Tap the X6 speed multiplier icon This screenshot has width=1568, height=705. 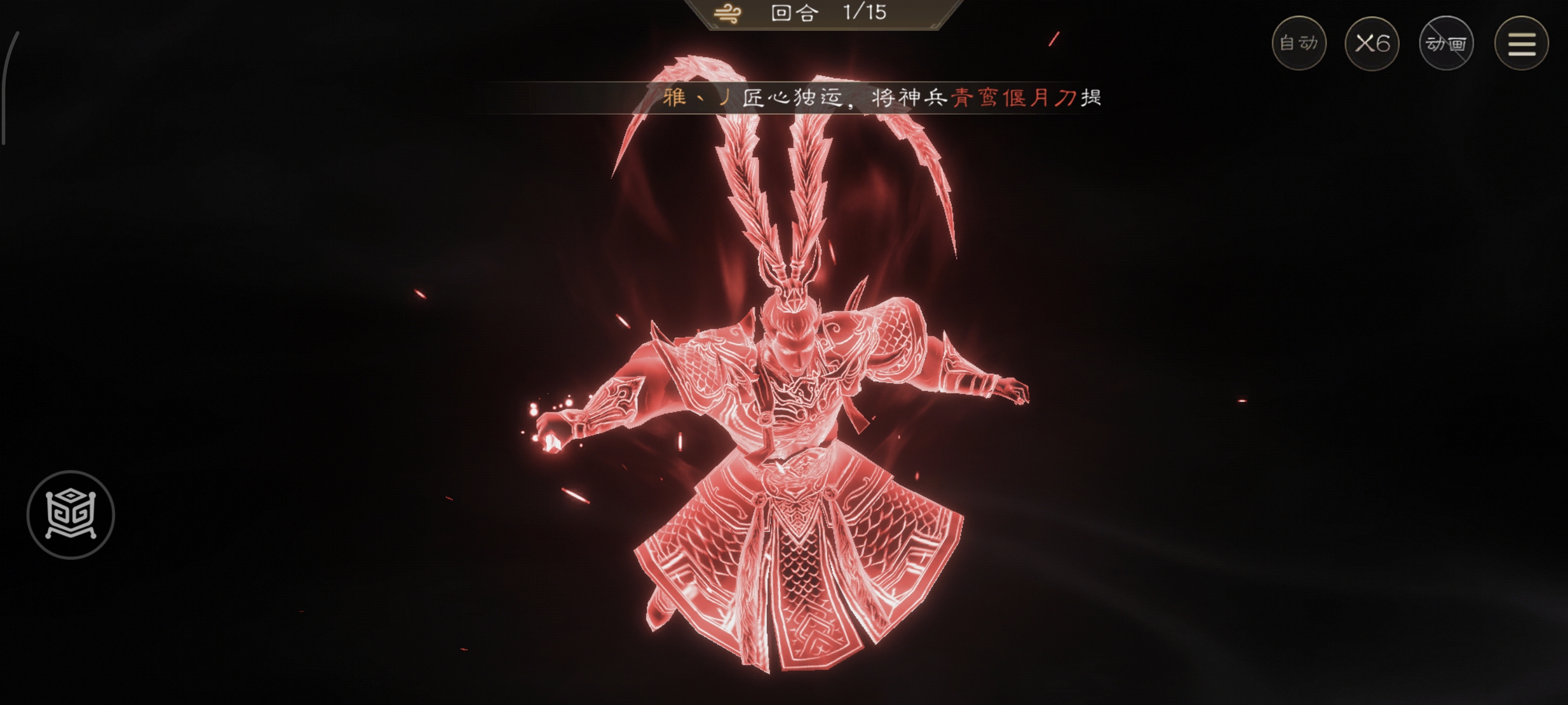coord(1372,43)
